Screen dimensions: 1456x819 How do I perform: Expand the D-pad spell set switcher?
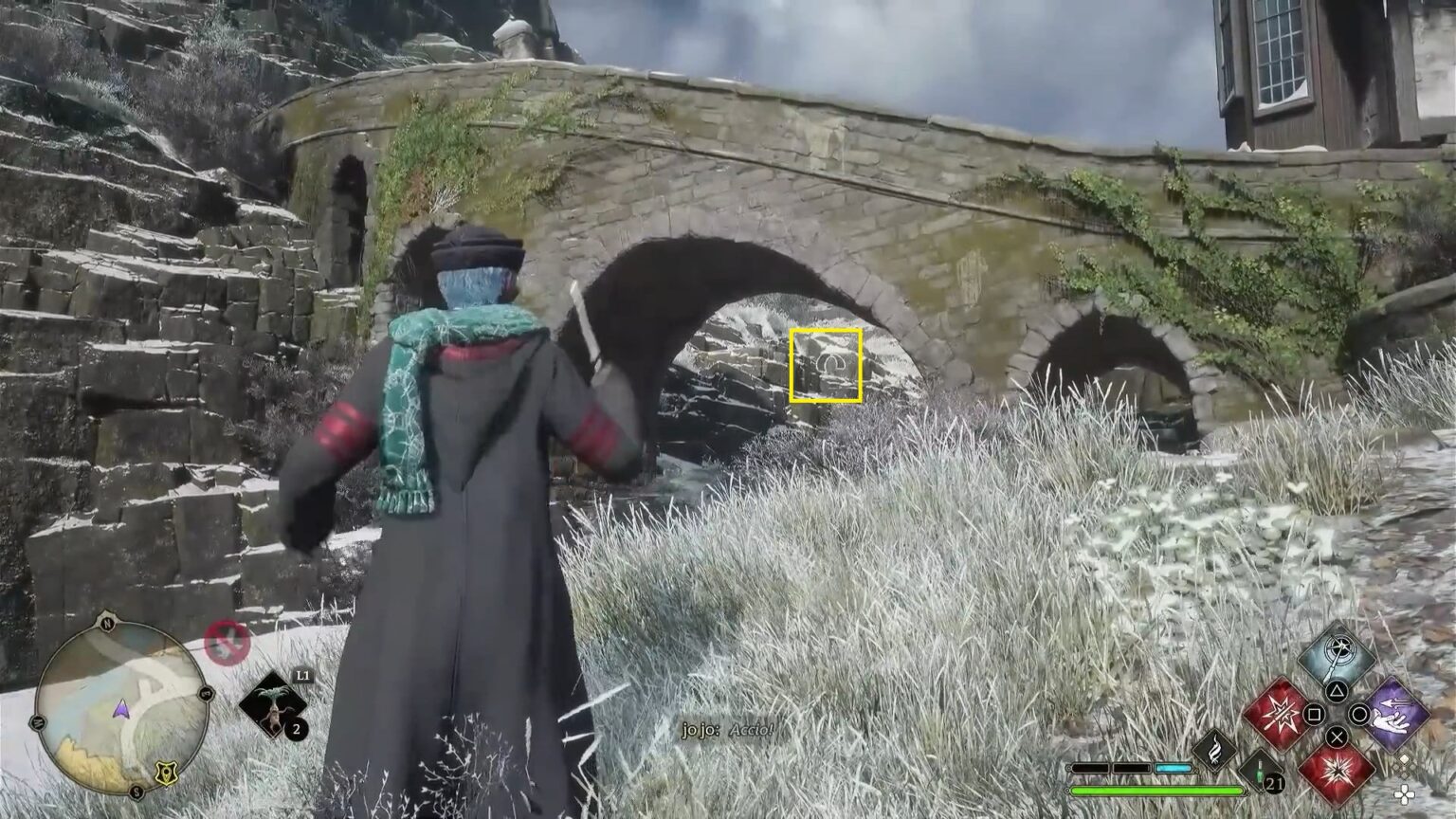pyautogui.click(x=1406, y=794)
